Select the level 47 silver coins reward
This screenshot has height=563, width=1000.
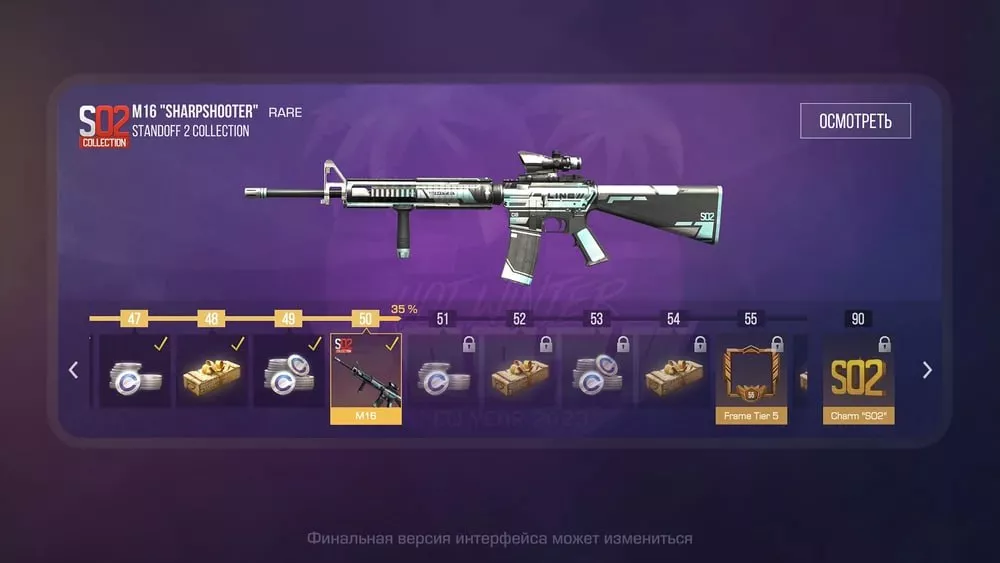click(134, 371)
